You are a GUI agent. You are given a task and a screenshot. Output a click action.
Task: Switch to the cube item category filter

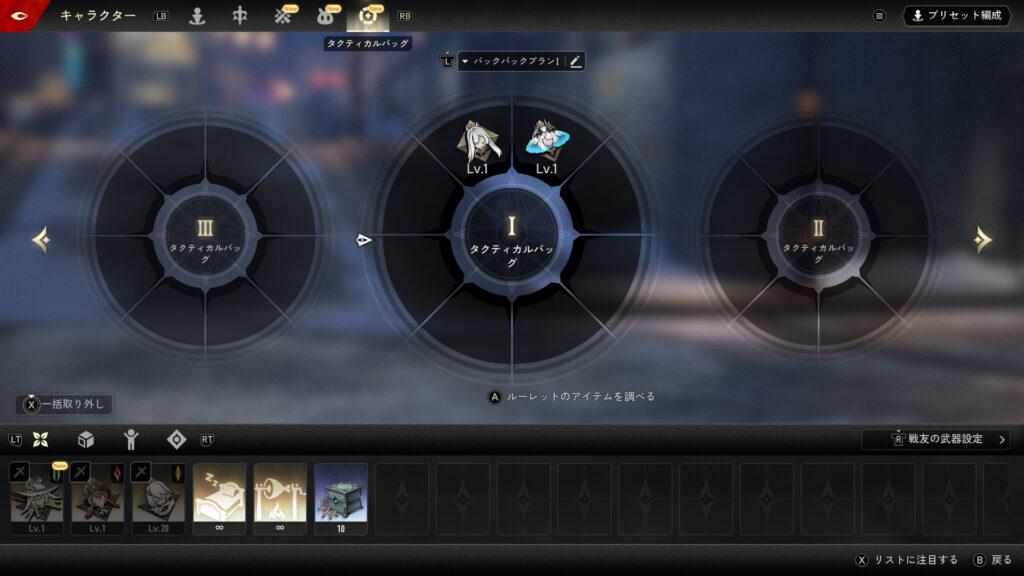click(x=86, y=439)
